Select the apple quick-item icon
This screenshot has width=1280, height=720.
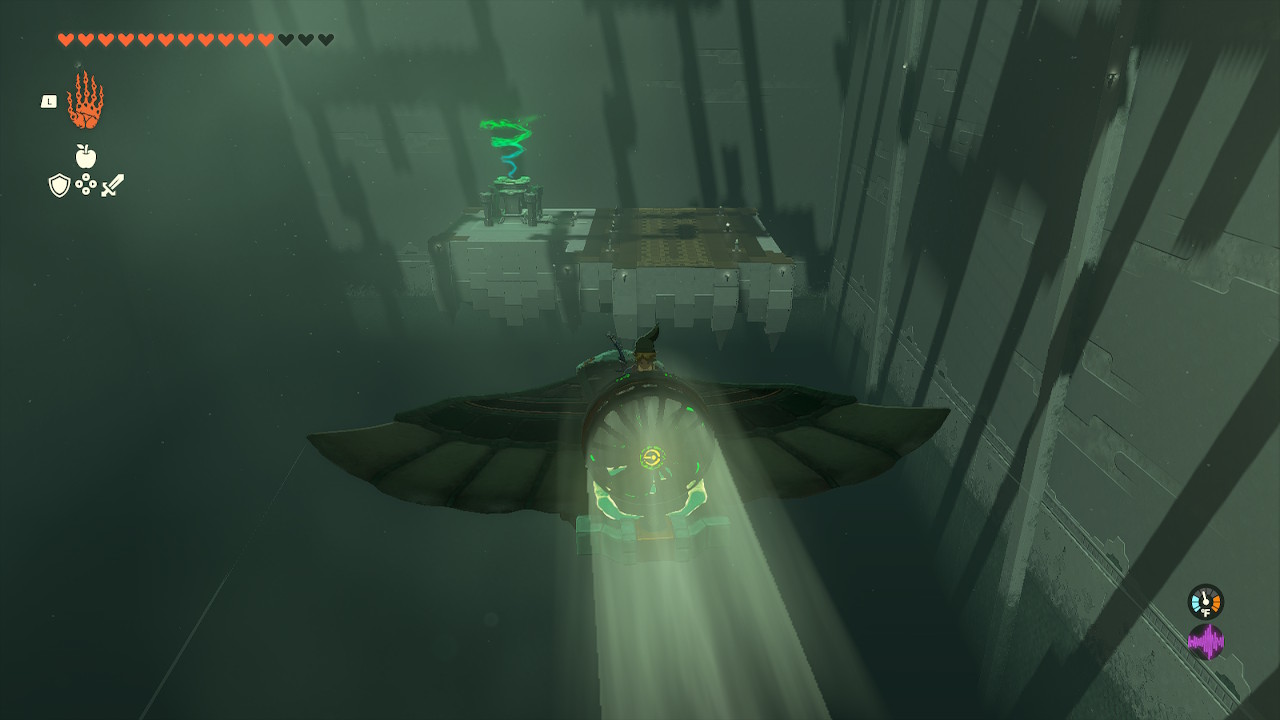(86, 156)
